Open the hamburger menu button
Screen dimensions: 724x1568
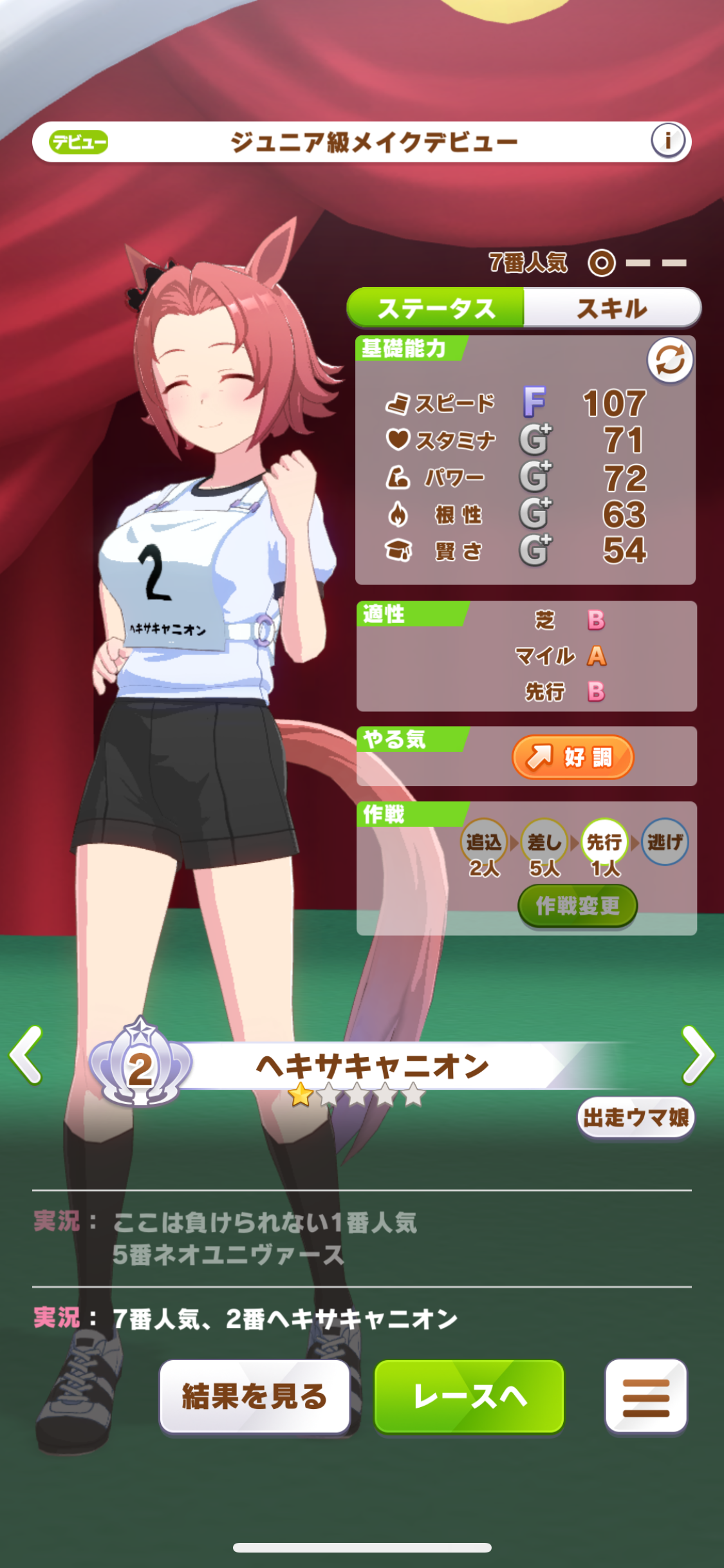click(x=645, y=1396)
